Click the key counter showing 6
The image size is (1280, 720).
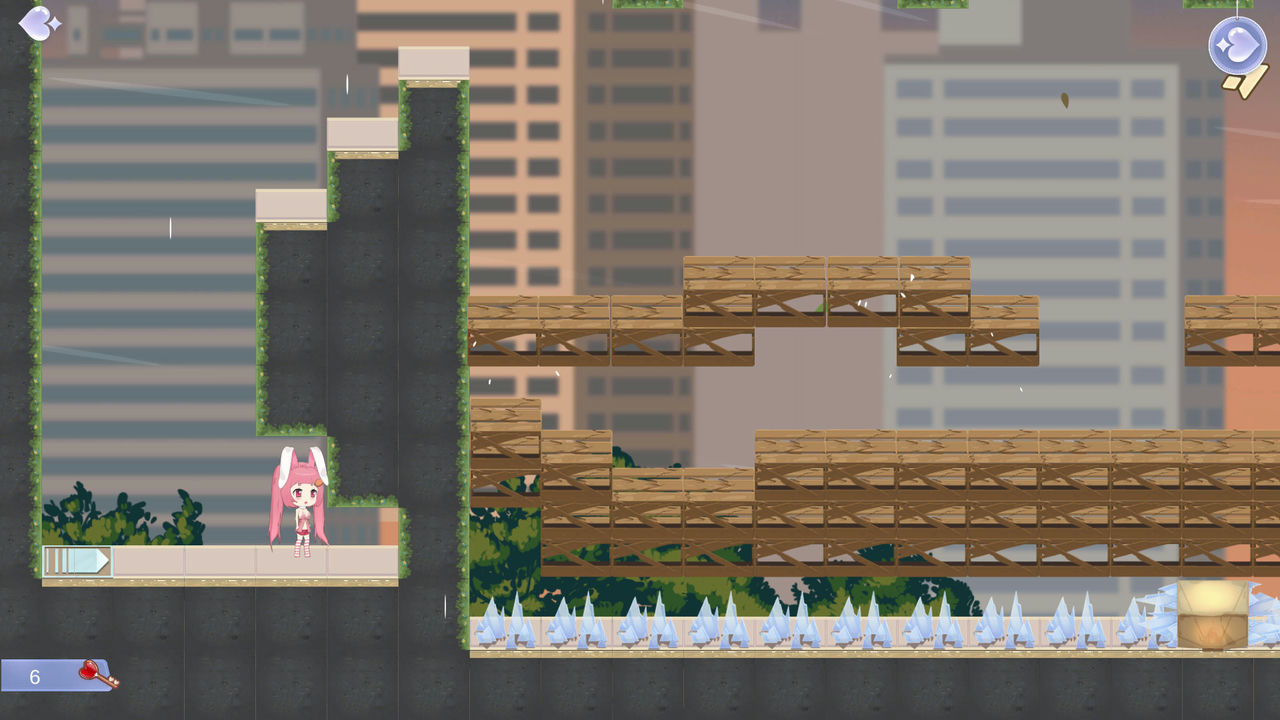35,675
